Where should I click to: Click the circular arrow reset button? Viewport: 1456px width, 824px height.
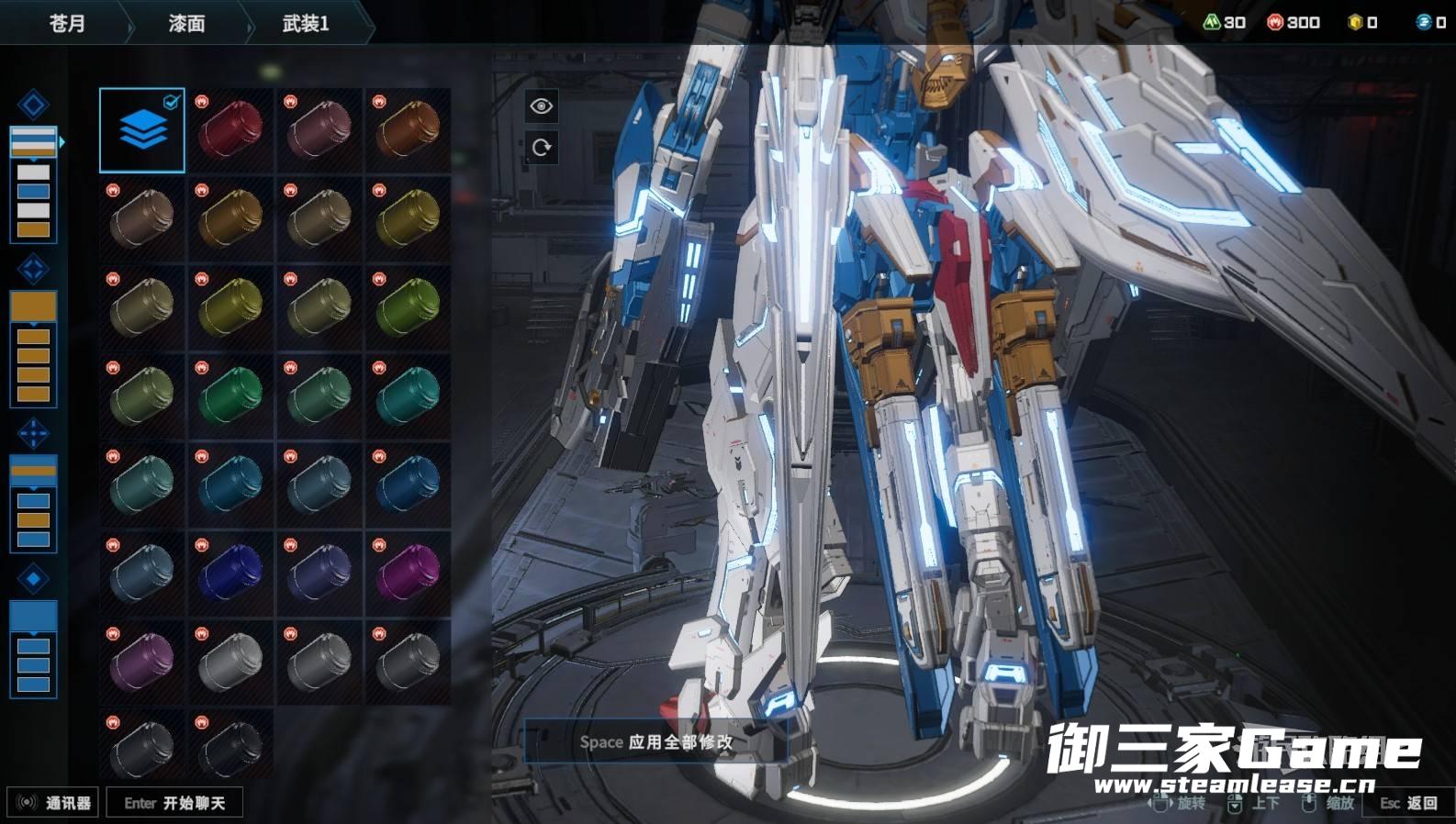[541, 147]
